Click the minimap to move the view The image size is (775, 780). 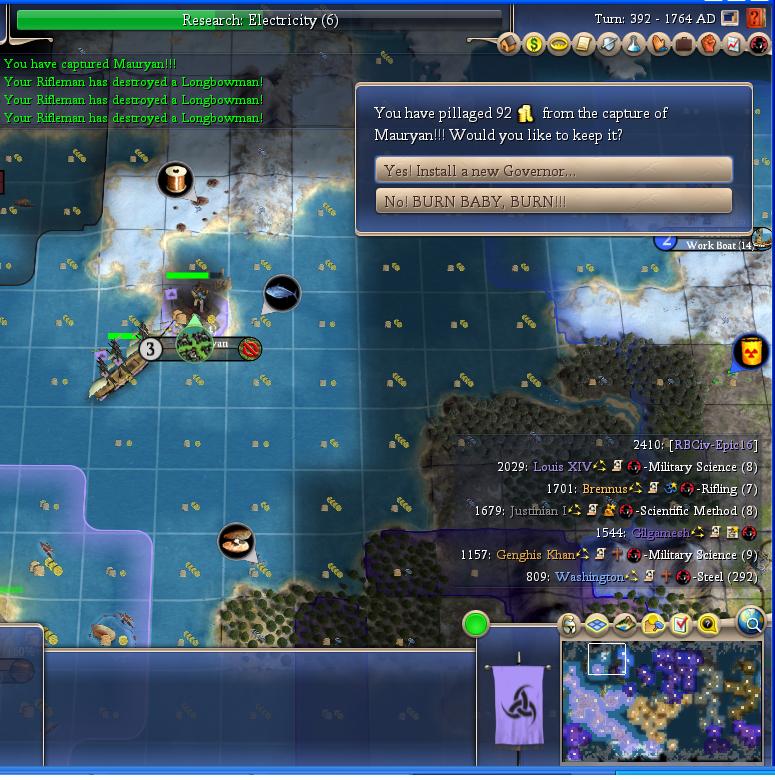662,700
